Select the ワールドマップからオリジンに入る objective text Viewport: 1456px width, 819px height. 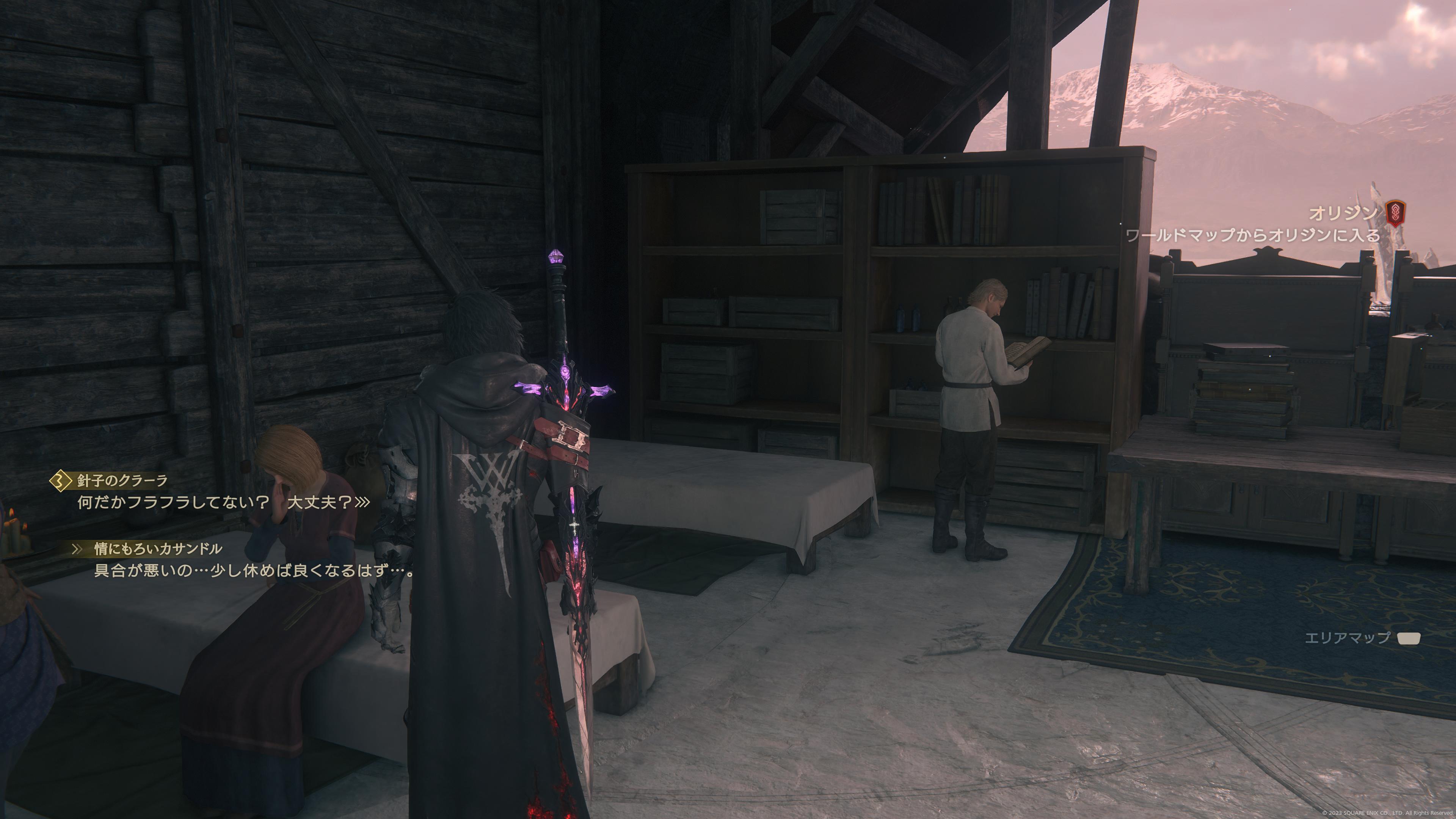point(1252,235)
